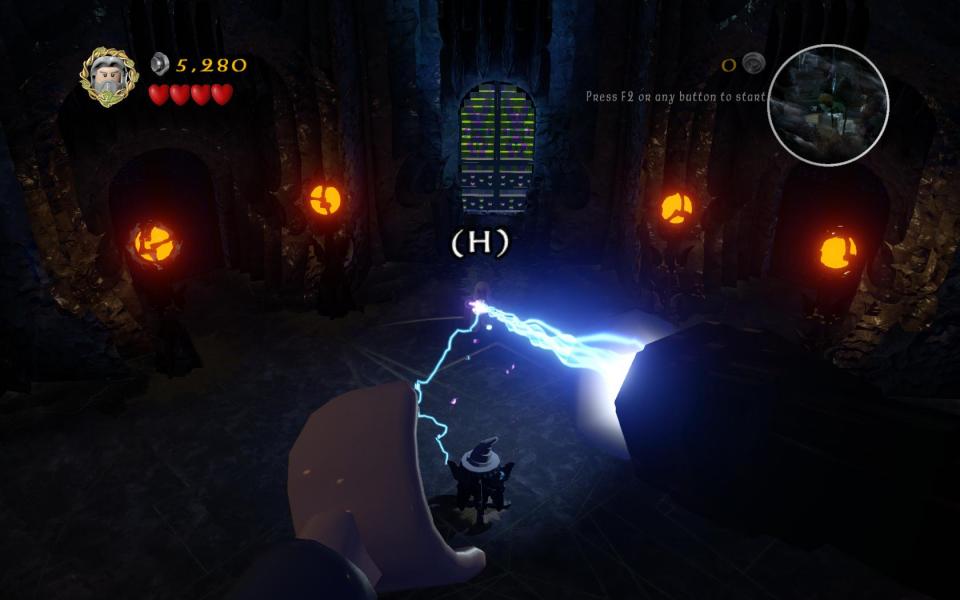Open the circular minimap
Image resolution: width=960 pixels, height=600 pixels.
click(x=827, y=105)
